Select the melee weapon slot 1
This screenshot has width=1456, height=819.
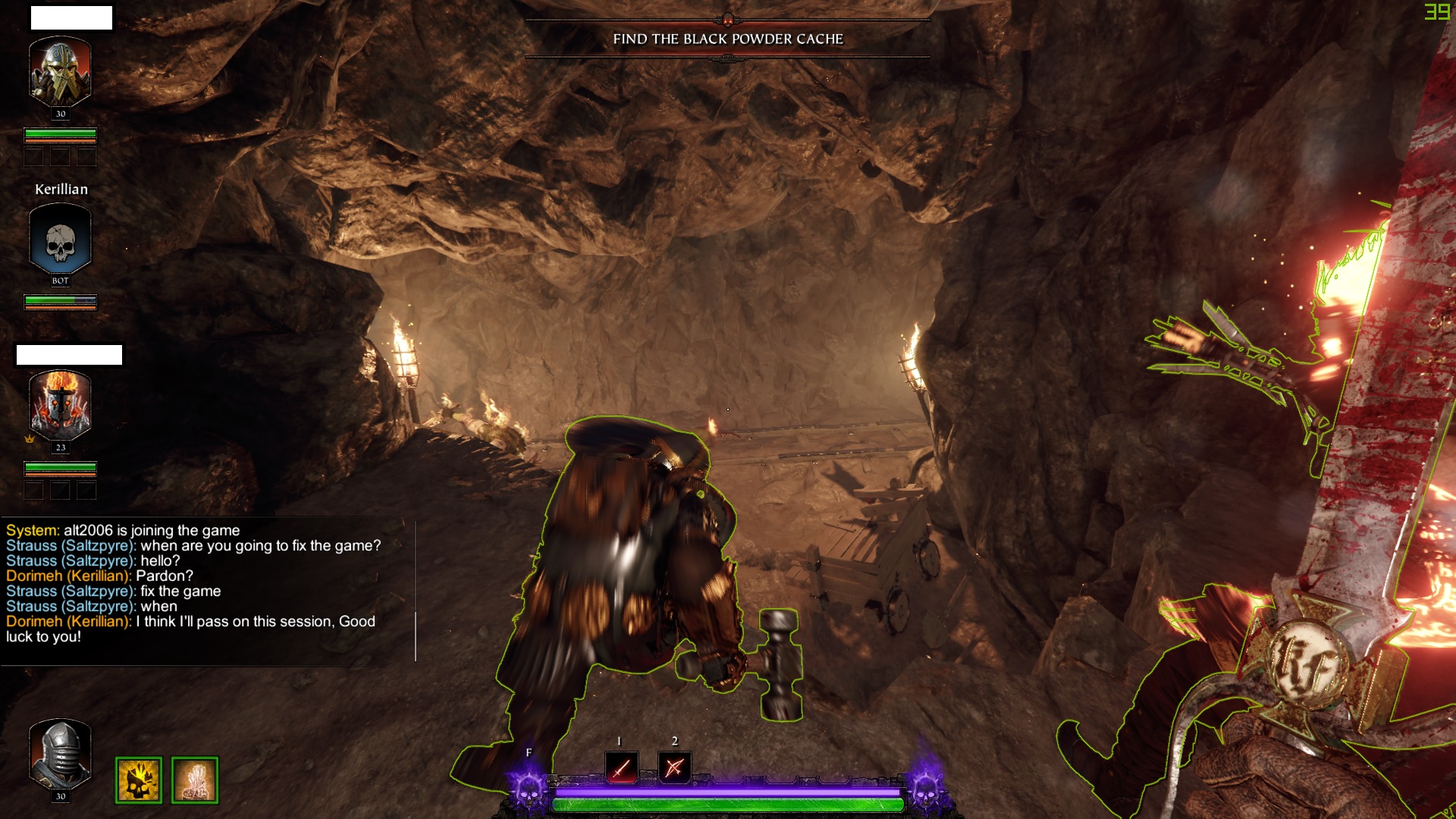pyautogui.click(x=621, y=767)
